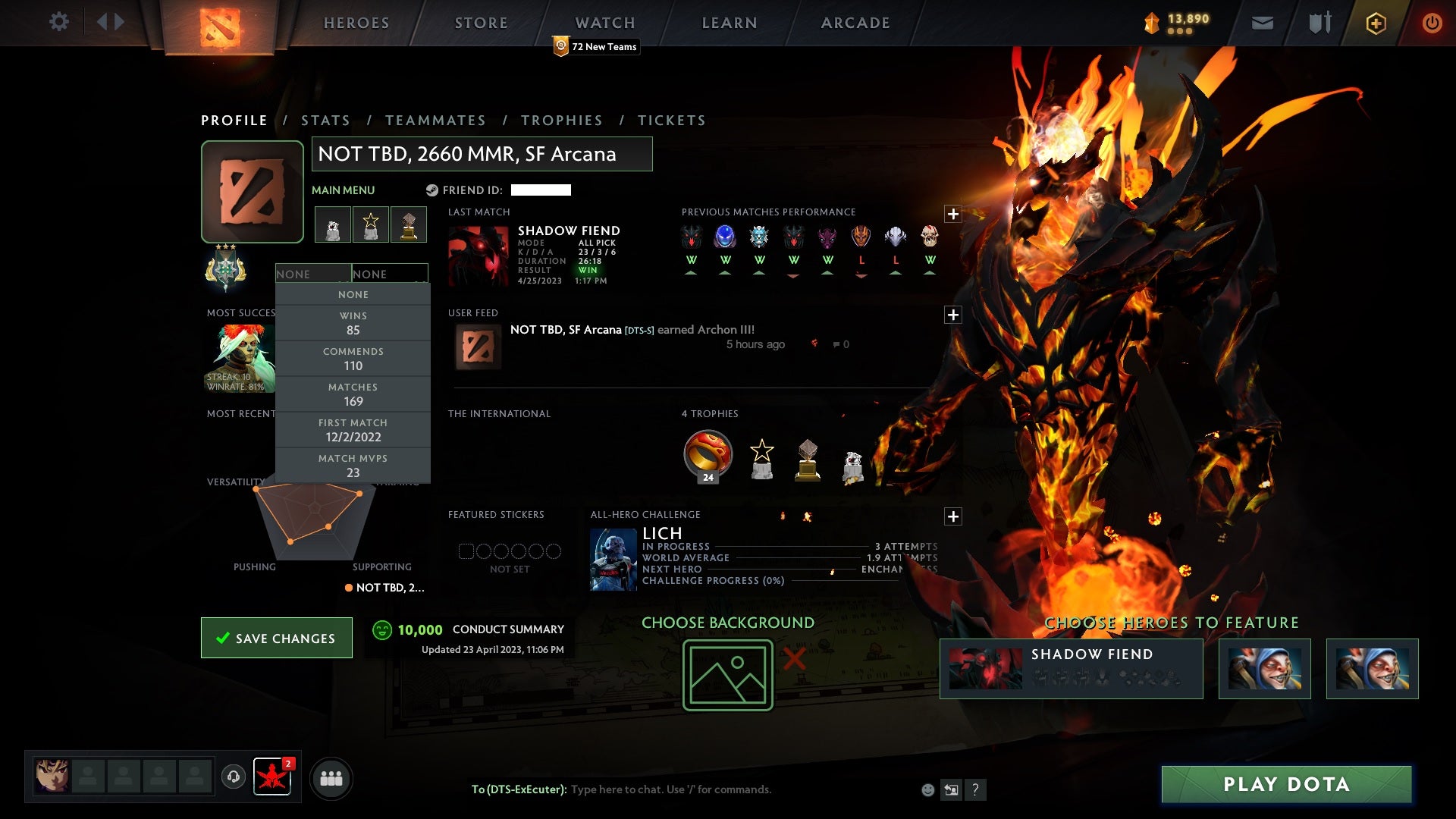The width and height of the screenshot is (1456, 819).
Task: Select WINS from the open stat dropdown
Action: (353, 322)
